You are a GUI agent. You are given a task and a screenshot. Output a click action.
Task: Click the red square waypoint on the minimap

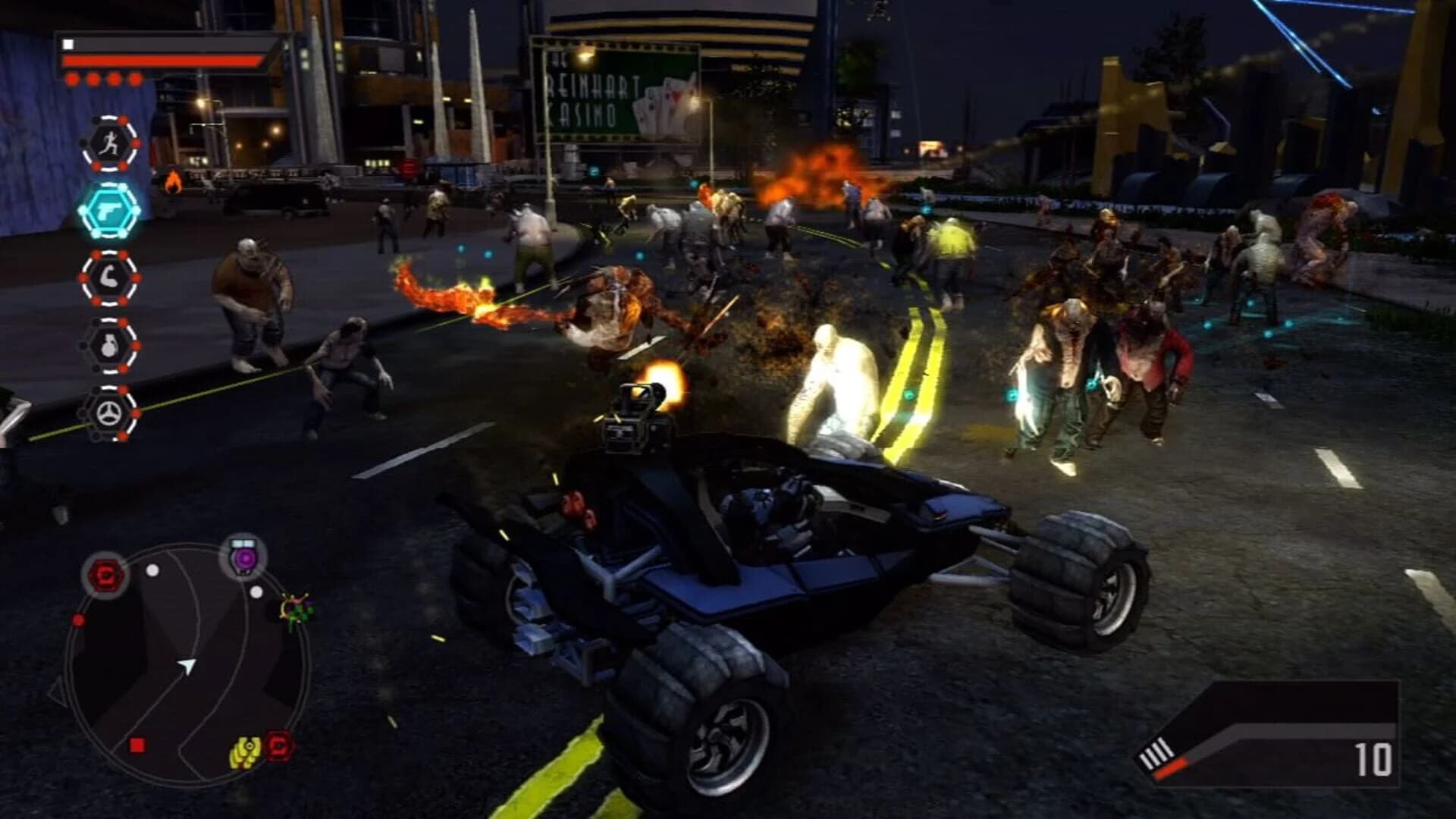[x=136, y=745]
